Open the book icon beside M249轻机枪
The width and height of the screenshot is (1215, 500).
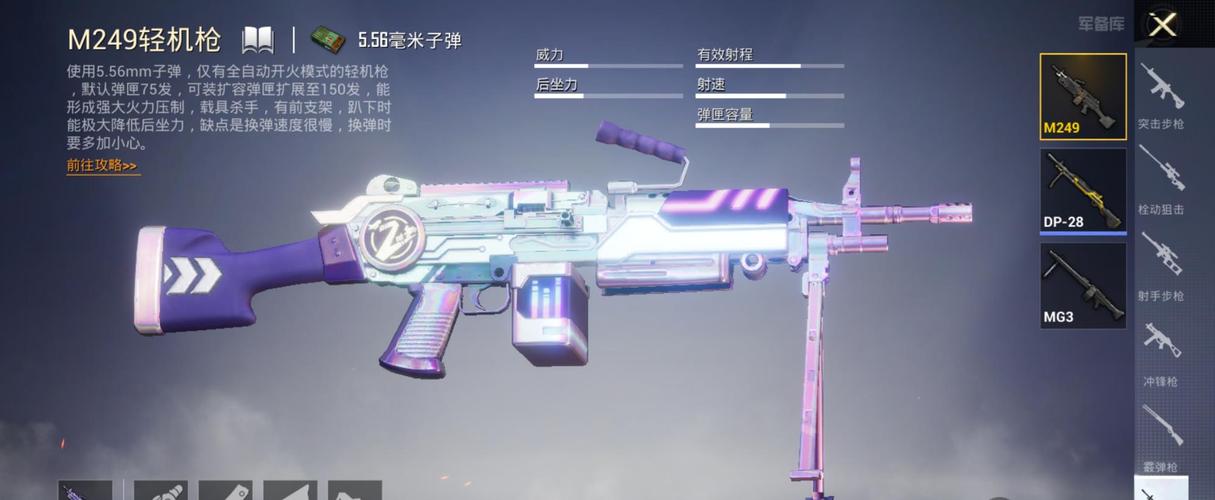258,40
